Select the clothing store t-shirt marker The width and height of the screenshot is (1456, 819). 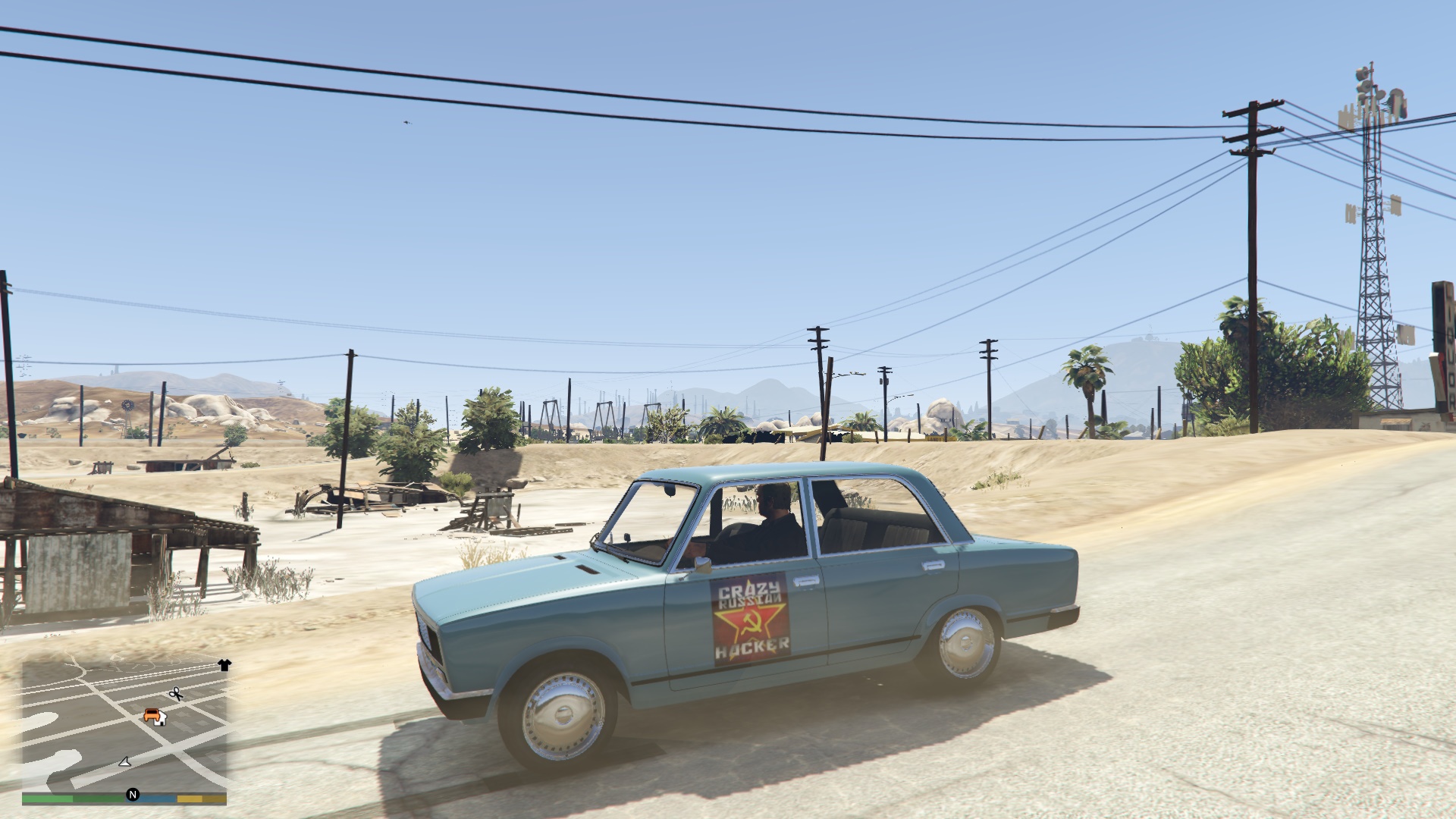pyautogui.click(x=224, y=665)
